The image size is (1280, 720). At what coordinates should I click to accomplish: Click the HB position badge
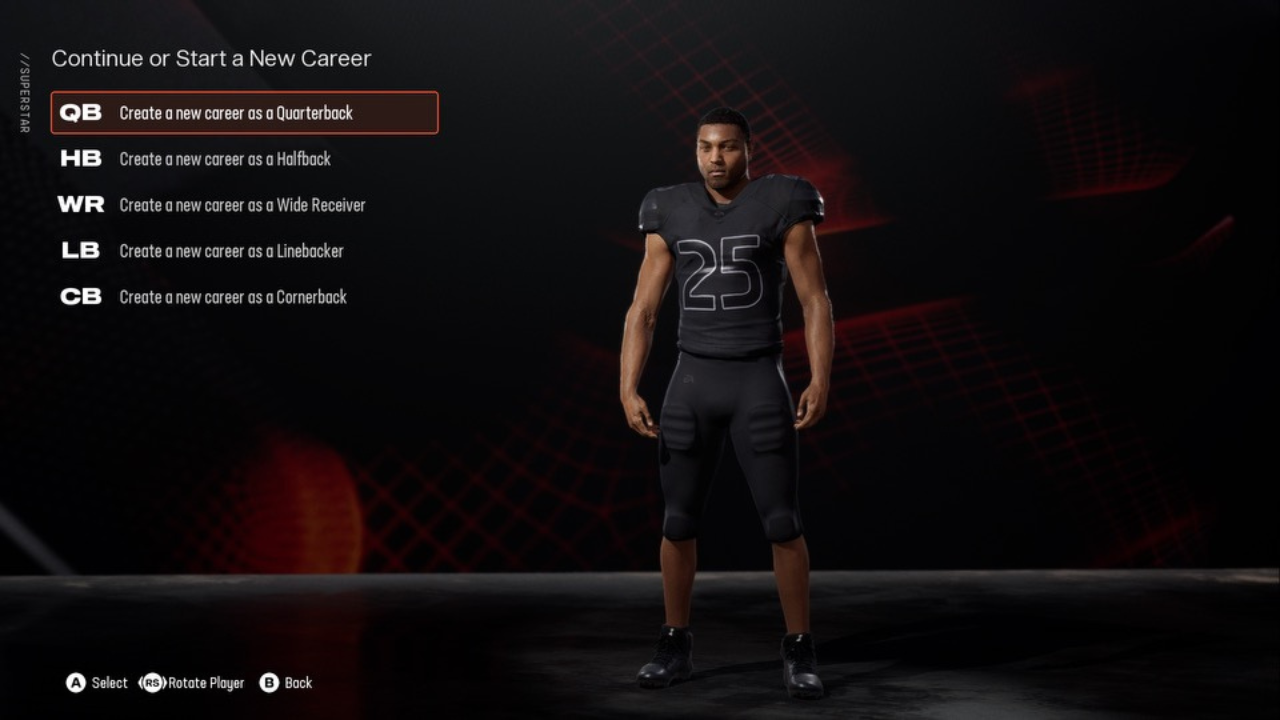point(80,158)
